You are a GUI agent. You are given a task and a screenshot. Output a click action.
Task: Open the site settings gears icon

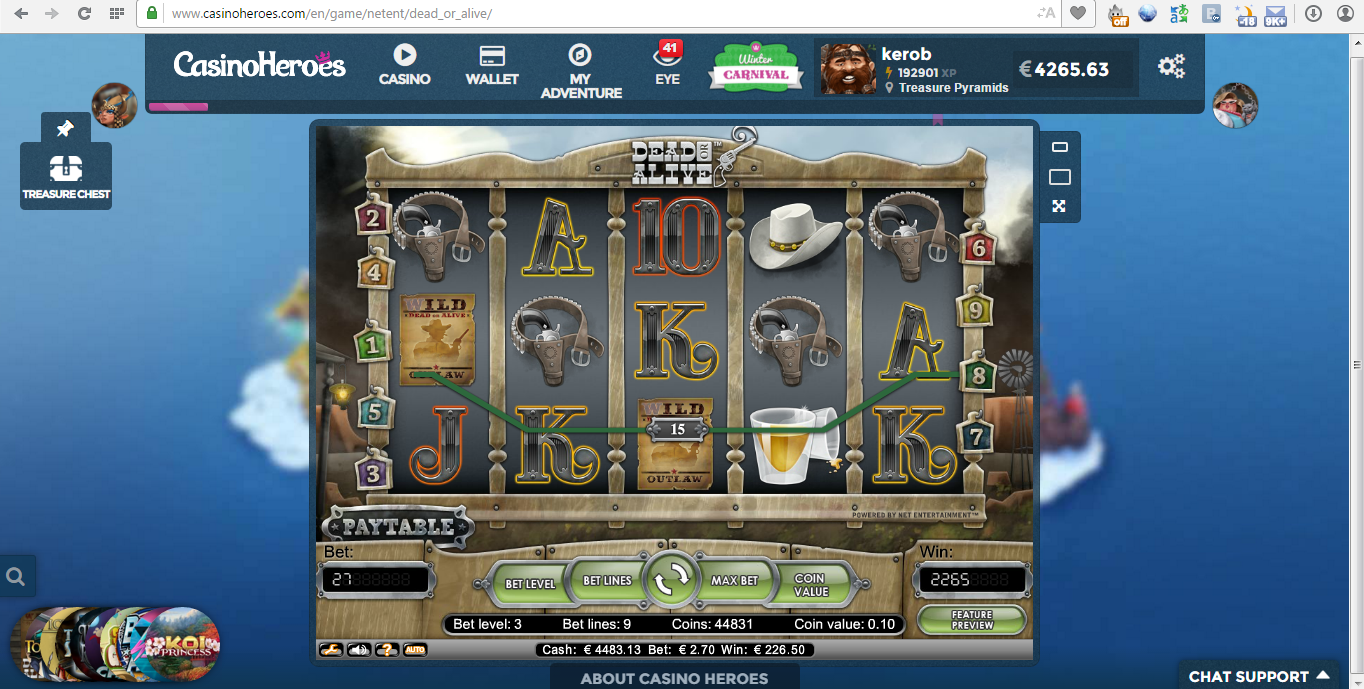1171,67
